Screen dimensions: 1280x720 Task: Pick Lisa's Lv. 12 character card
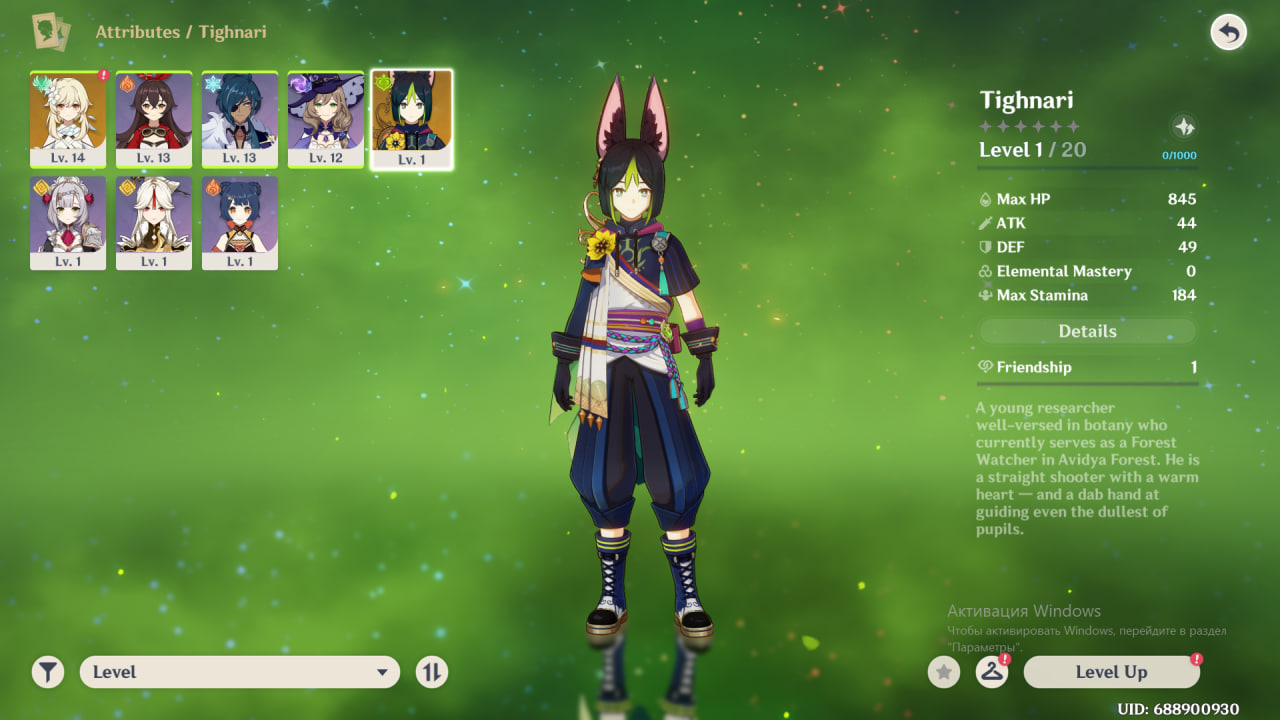tap(326, 119)
